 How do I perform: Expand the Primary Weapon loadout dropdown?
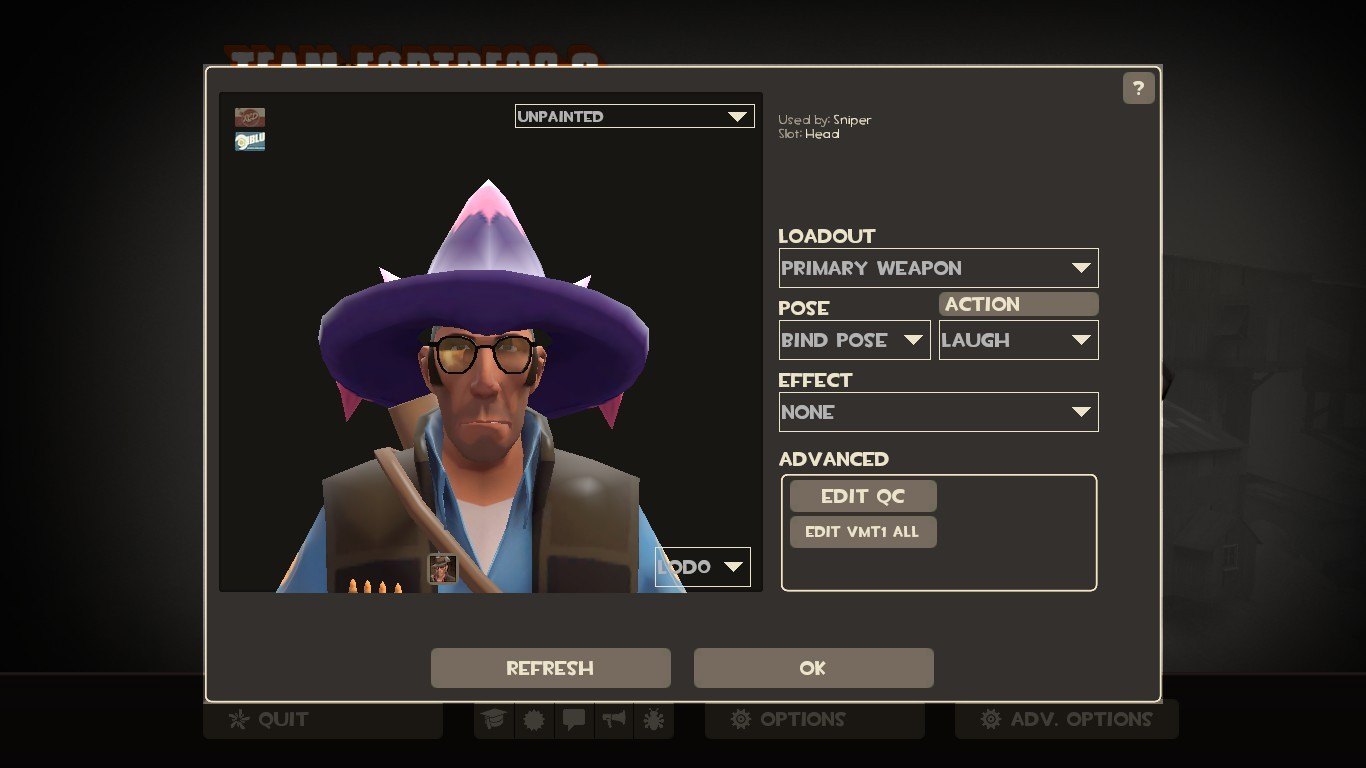click(938, 268)
